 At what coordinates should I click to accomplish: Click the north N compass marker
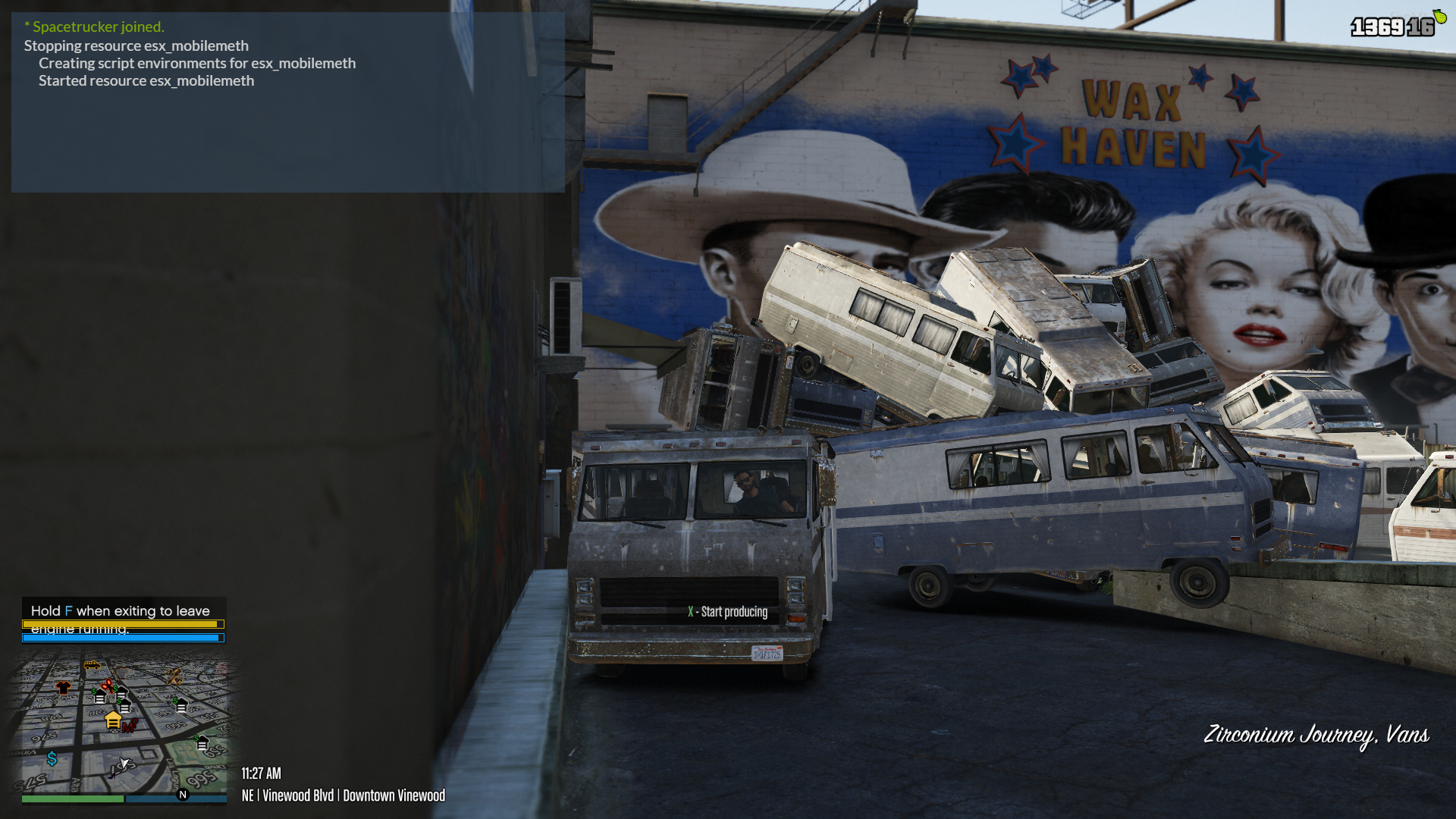pos(183,795)
